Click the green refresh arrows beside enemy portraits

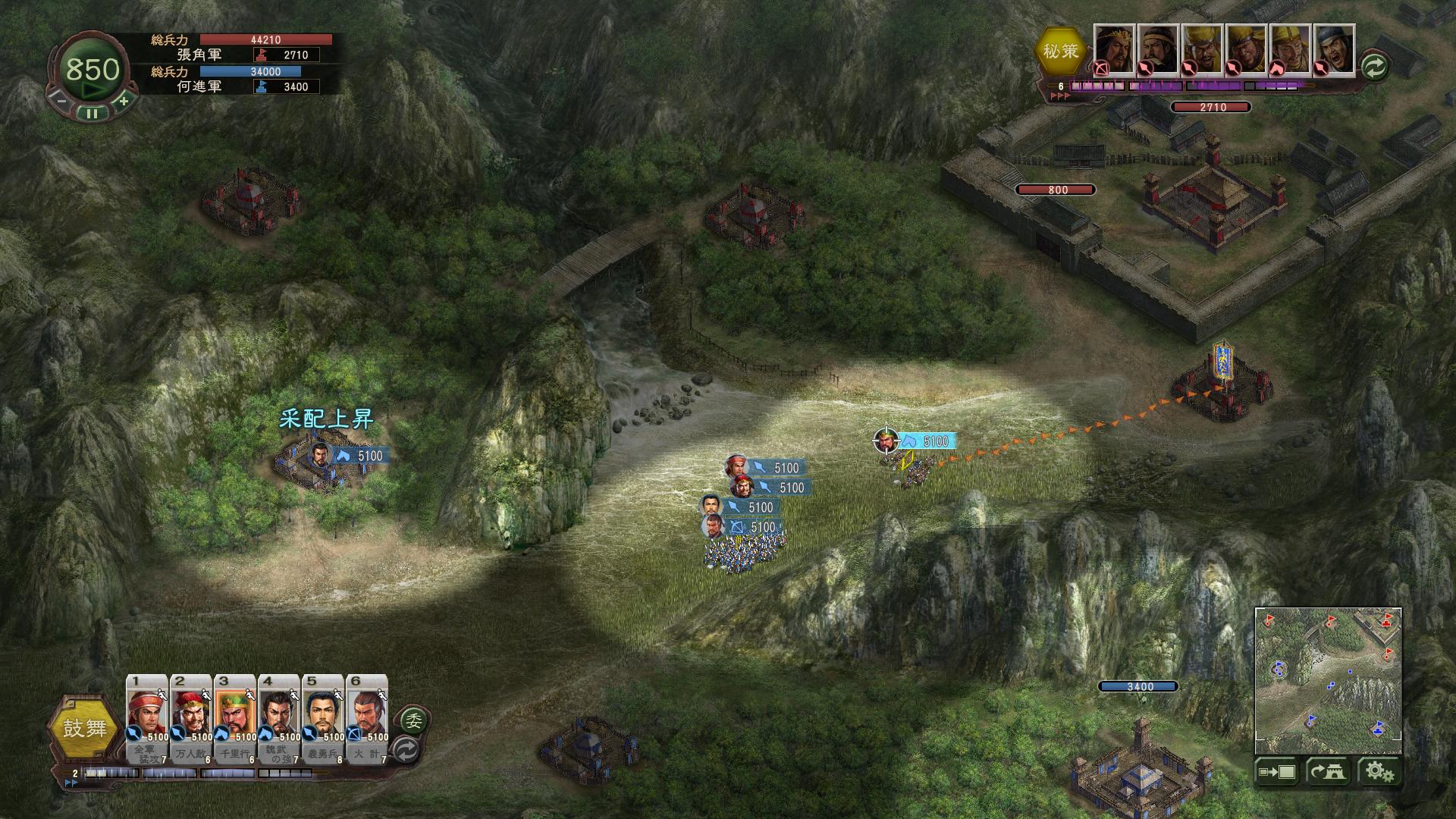click(1374, 67)
